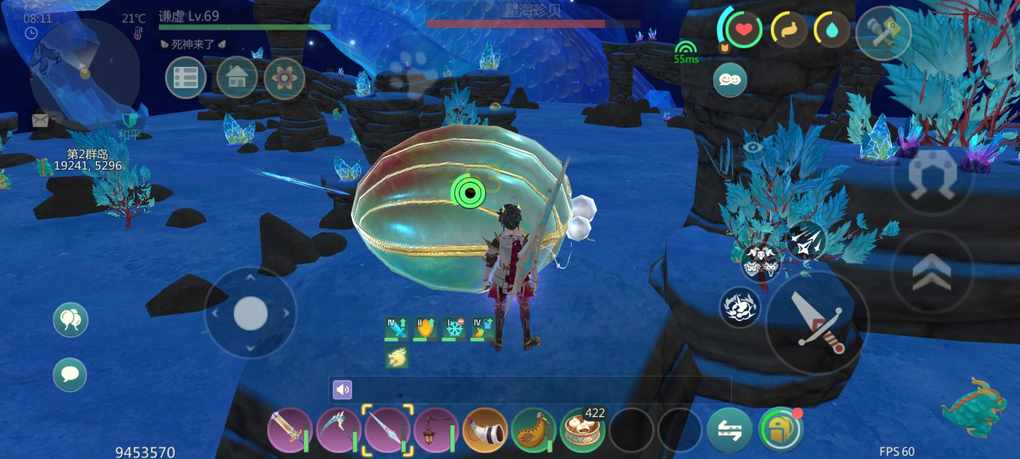Open the flower icon menu
Viewport: 1020px width, 459px height.
click(285, 78)
